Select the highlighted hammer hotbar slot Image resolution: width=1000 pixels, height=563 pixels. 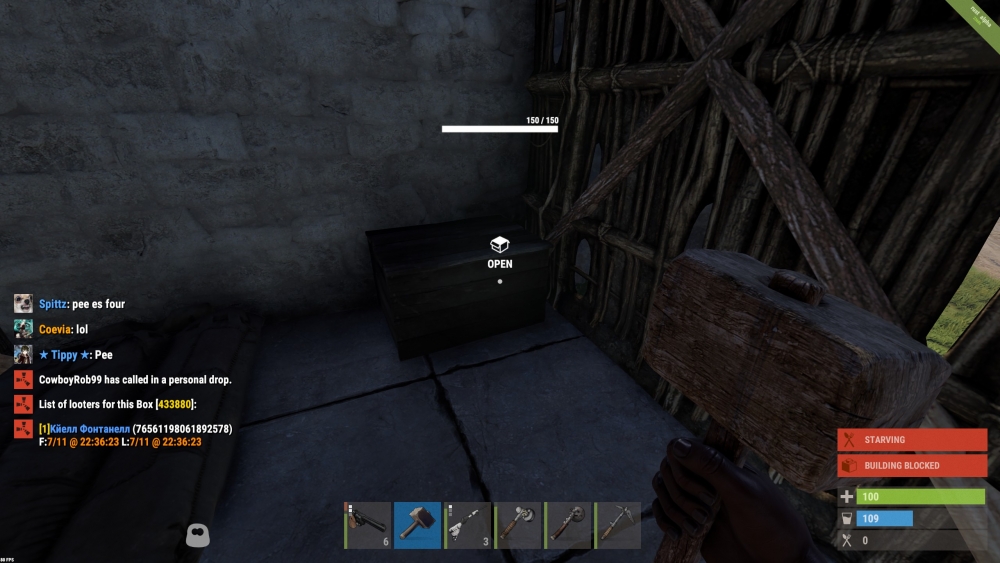tap(417, 525)
